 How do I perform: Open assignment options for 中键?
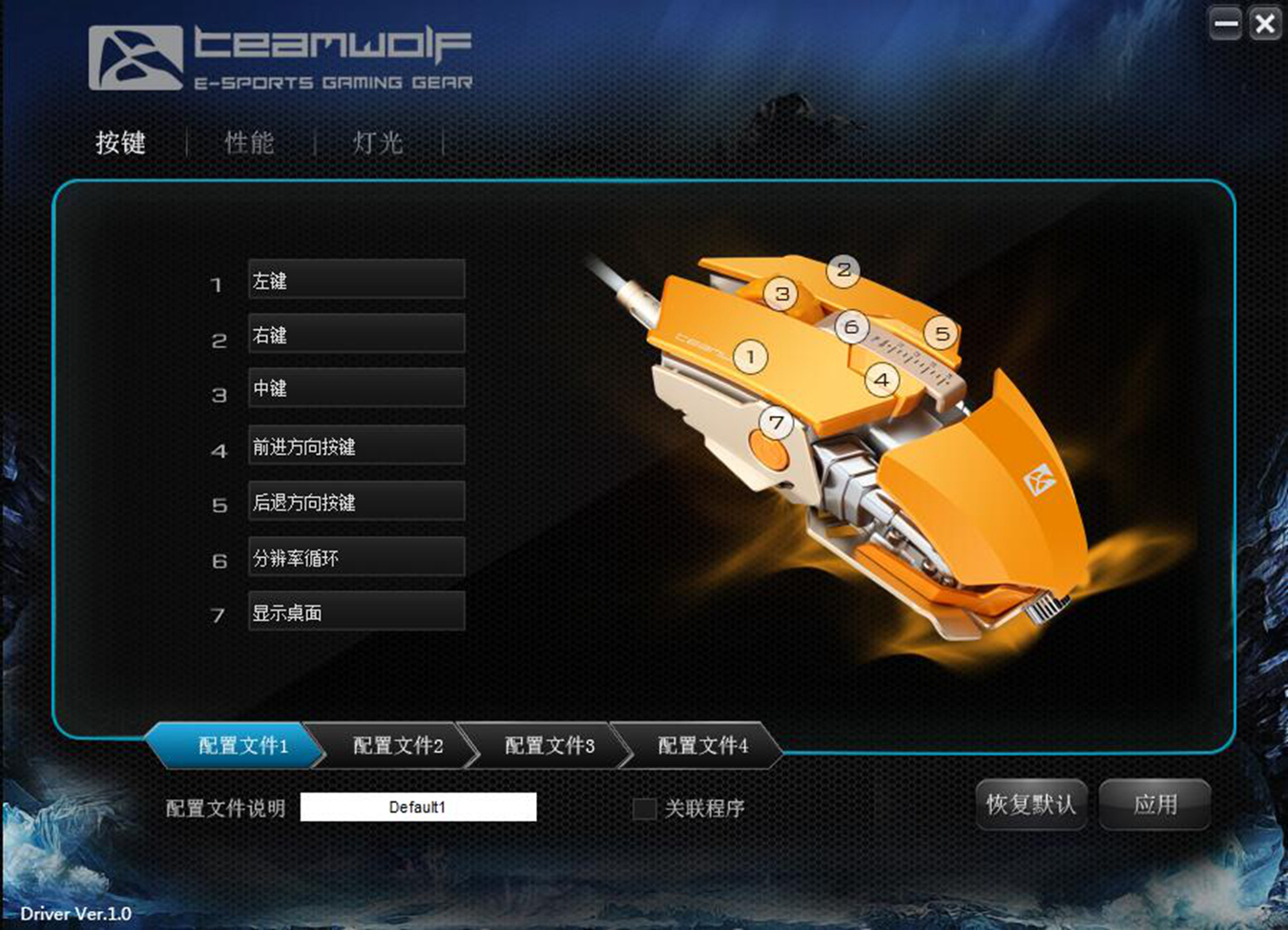(x=355, y=388)
